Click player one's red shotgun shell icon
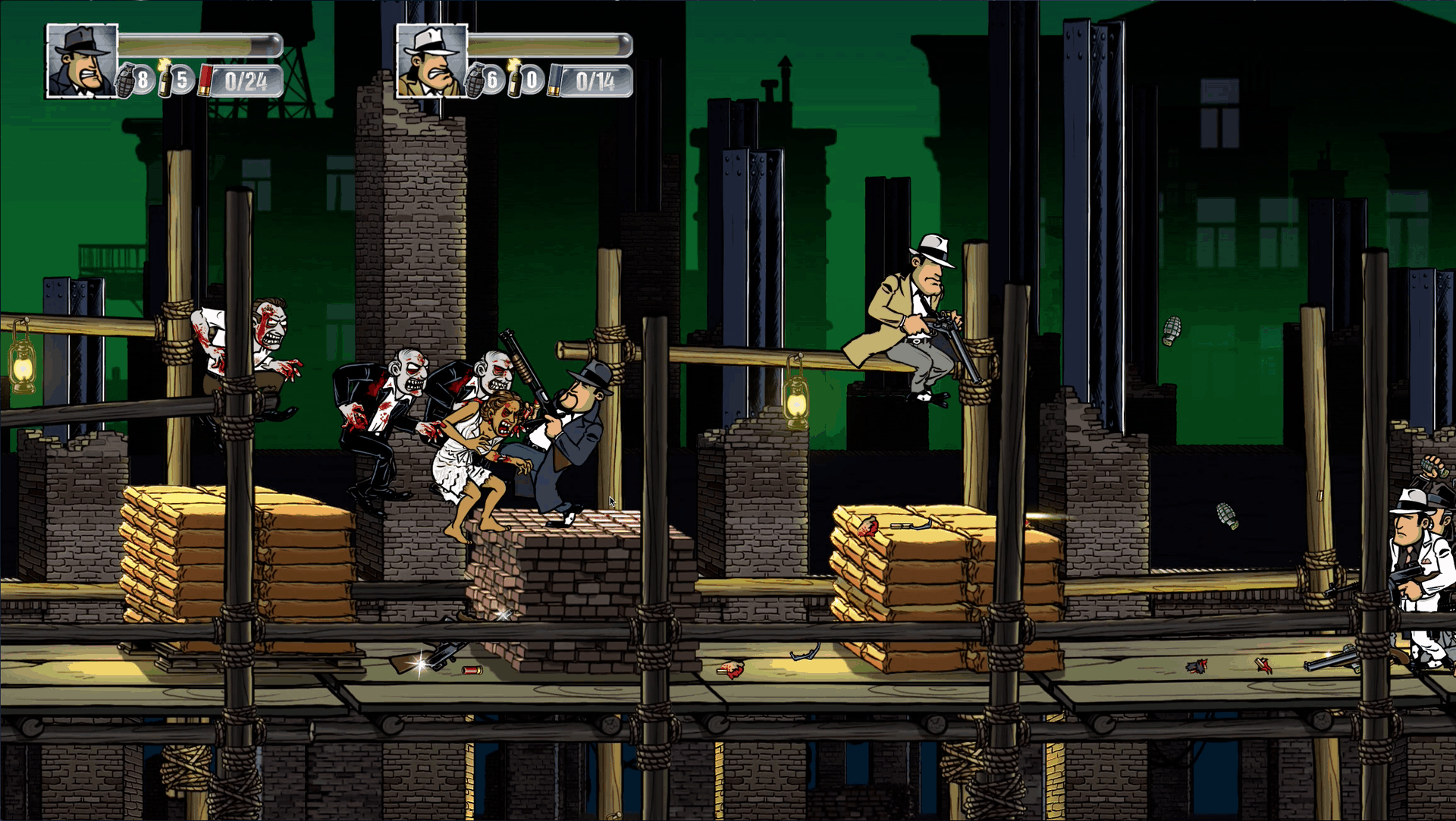This screenshot has width=1456, height=821. (x=204, y=80)
